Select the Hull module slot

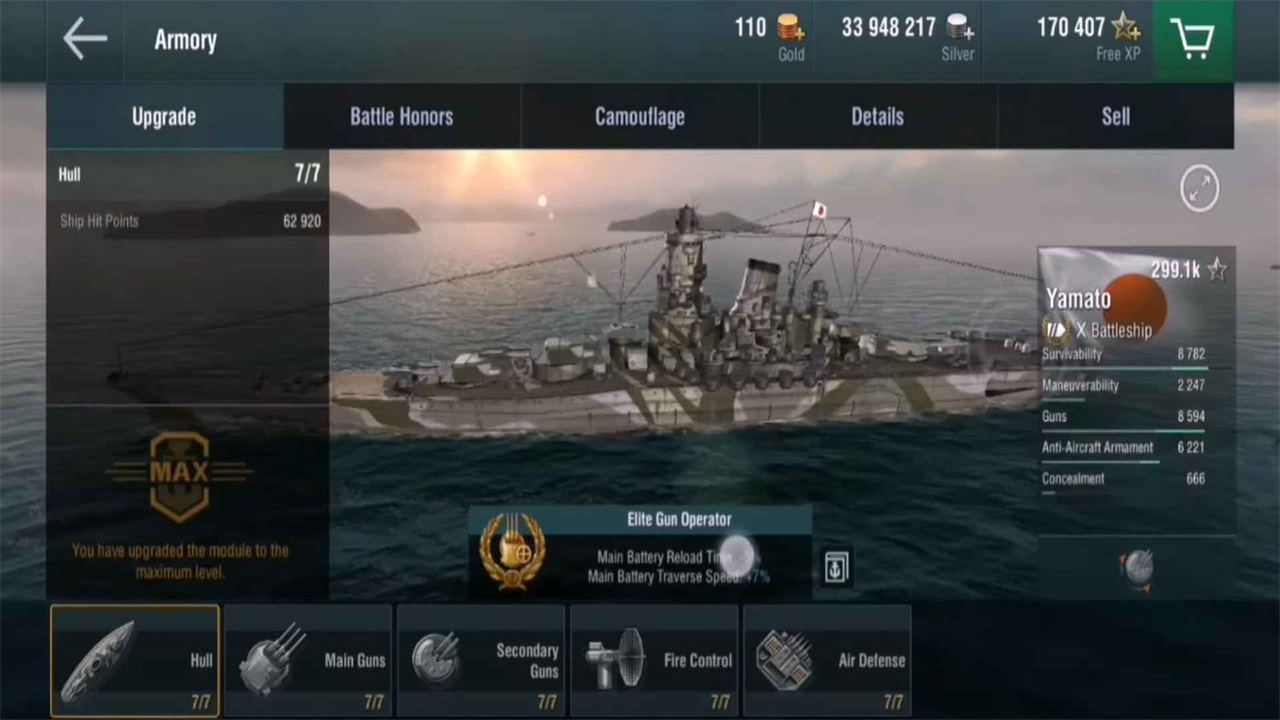click(x=135, y=661)
